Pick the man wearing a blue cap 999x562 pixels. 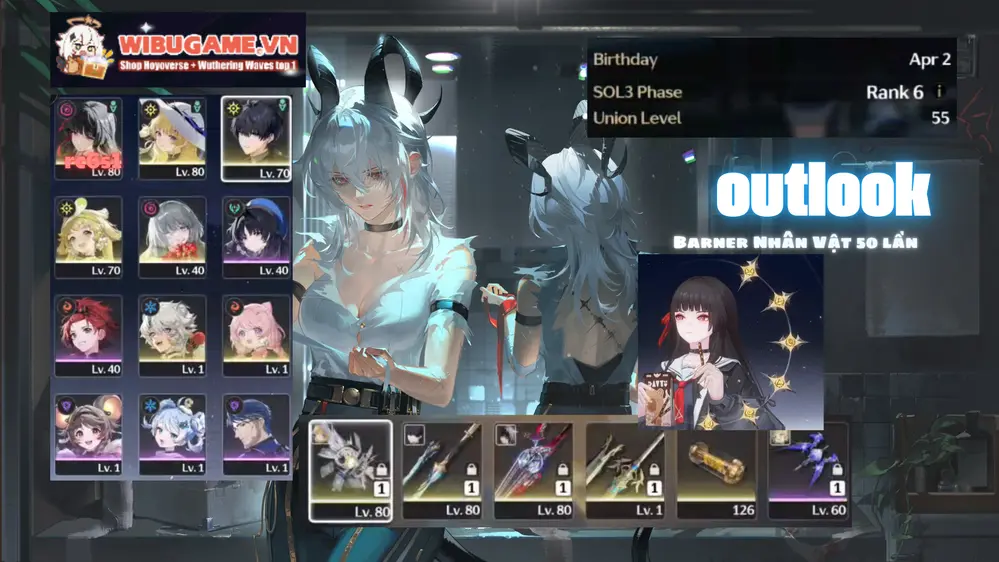click(256, 433)
